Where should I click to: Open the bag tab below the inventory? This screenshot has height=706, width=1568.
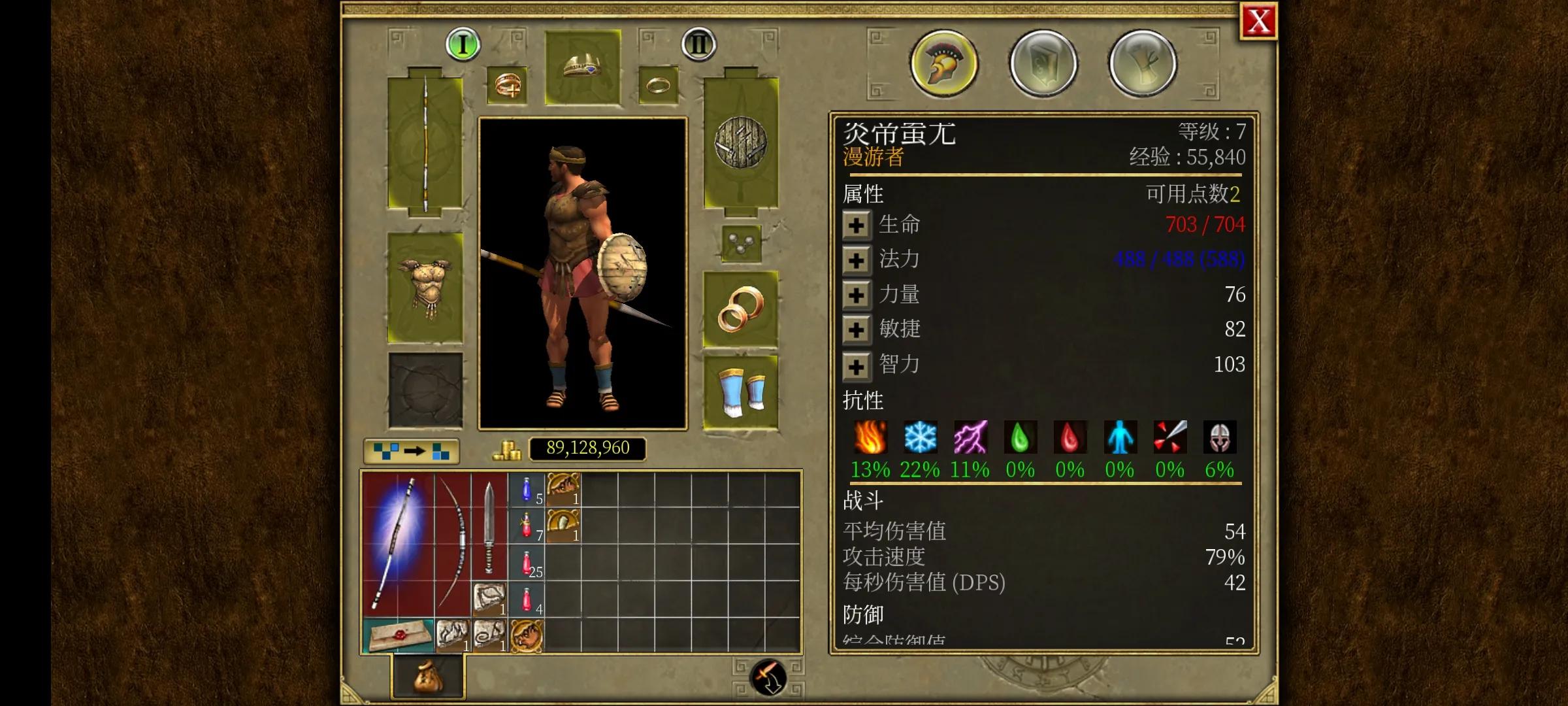pos(427,677)
